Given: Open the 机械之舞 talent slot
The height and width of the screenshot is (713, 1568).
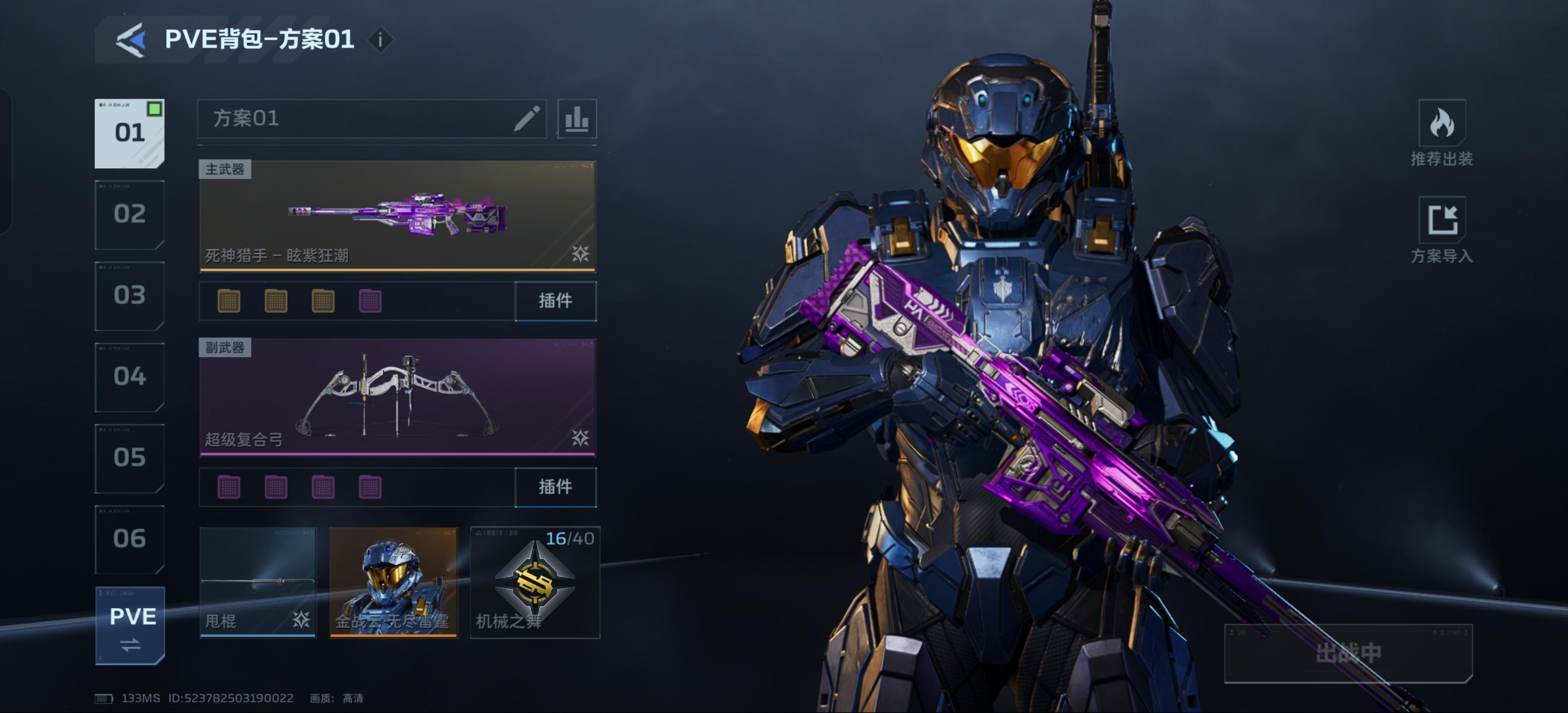Looking at the screenshot, I should pyautogui.click(x=535, y=583).
